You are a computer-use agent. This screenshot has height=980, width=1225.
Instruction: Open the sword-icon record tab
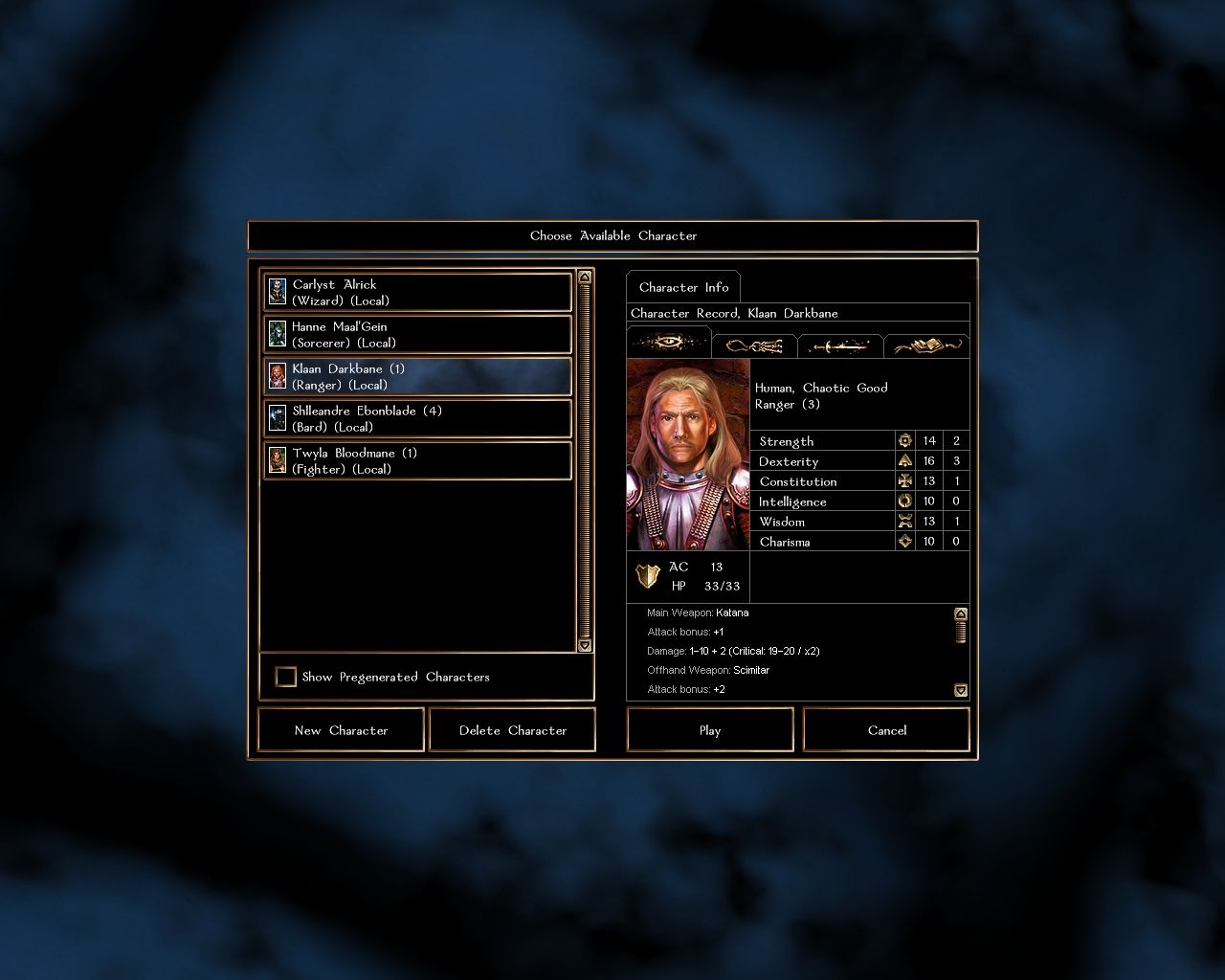[839, 345]
